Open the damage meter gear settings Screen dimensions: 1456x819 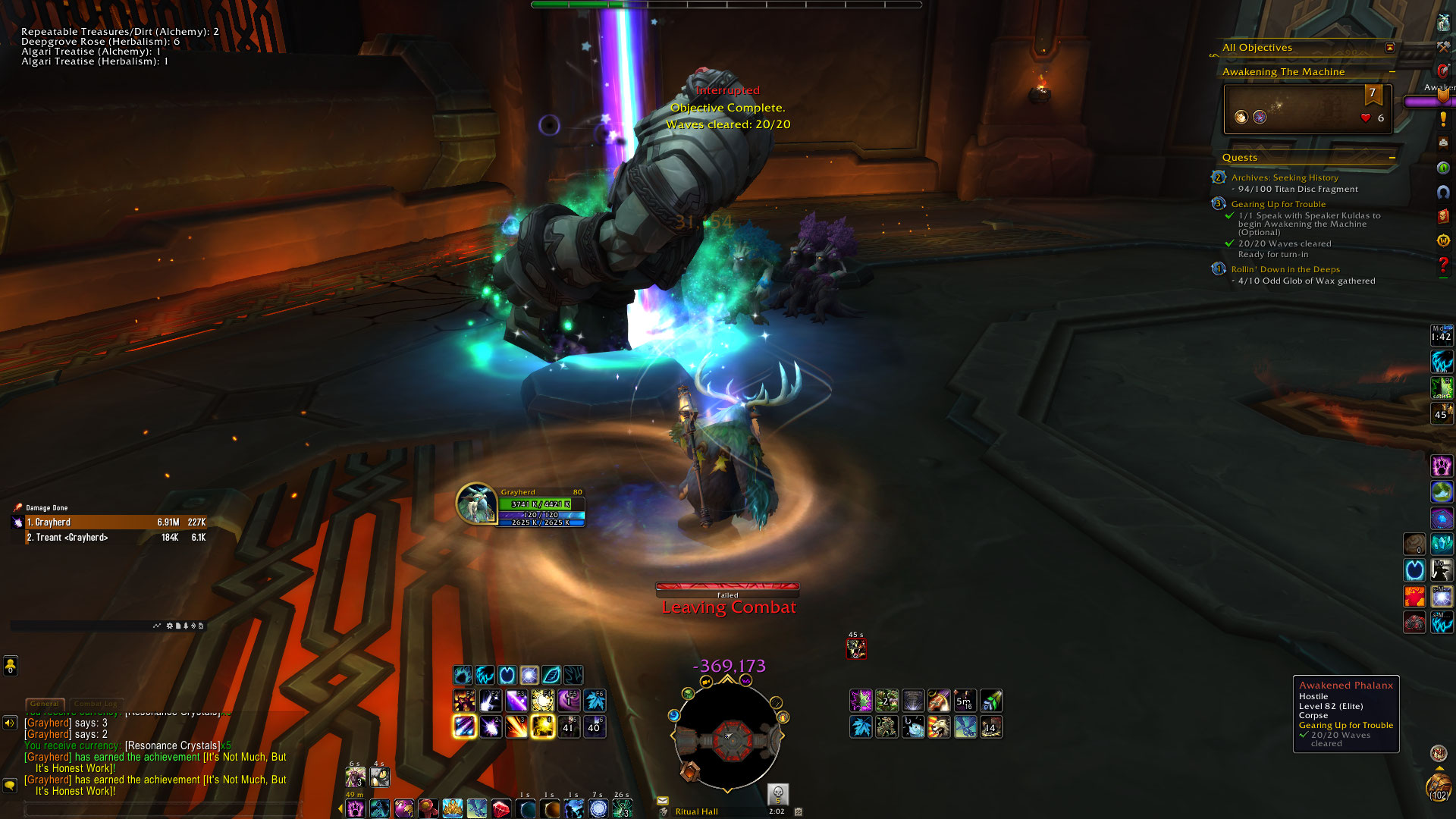click(169, 626)
